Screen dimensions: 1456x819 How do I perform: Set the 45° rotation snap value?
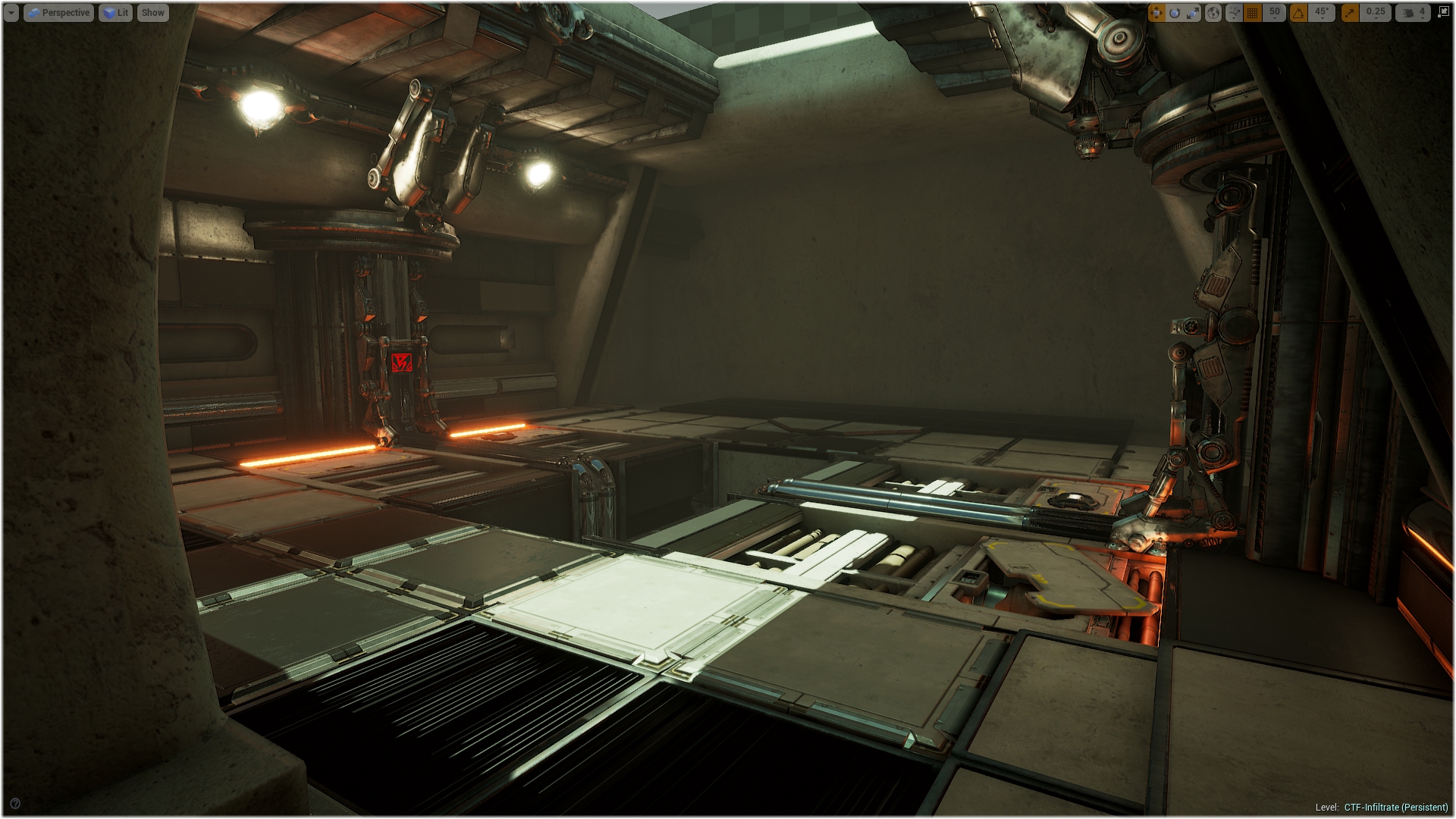(x=1322, y=13)
